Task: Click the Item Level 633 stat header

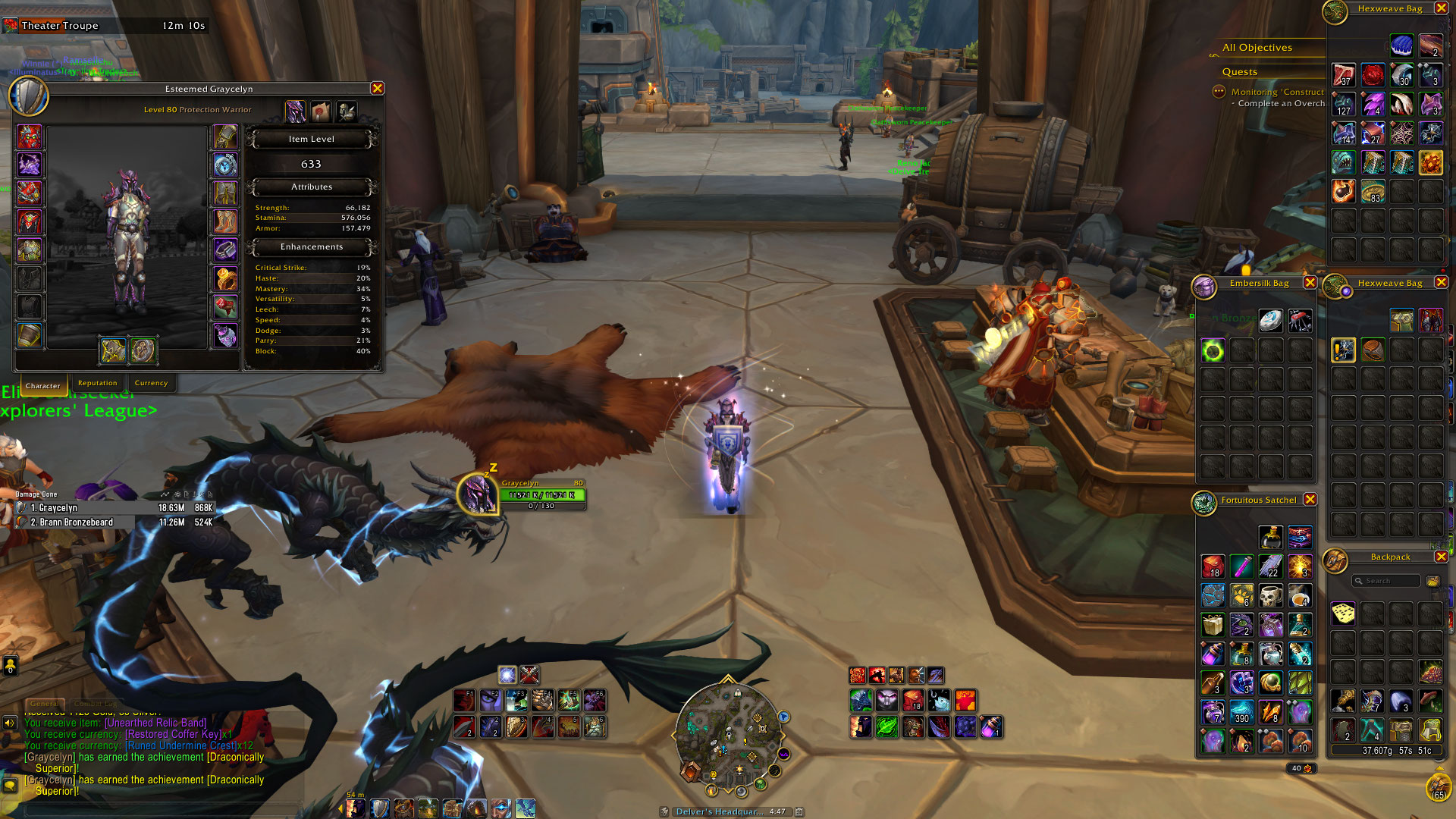Action: coord(311,140)
